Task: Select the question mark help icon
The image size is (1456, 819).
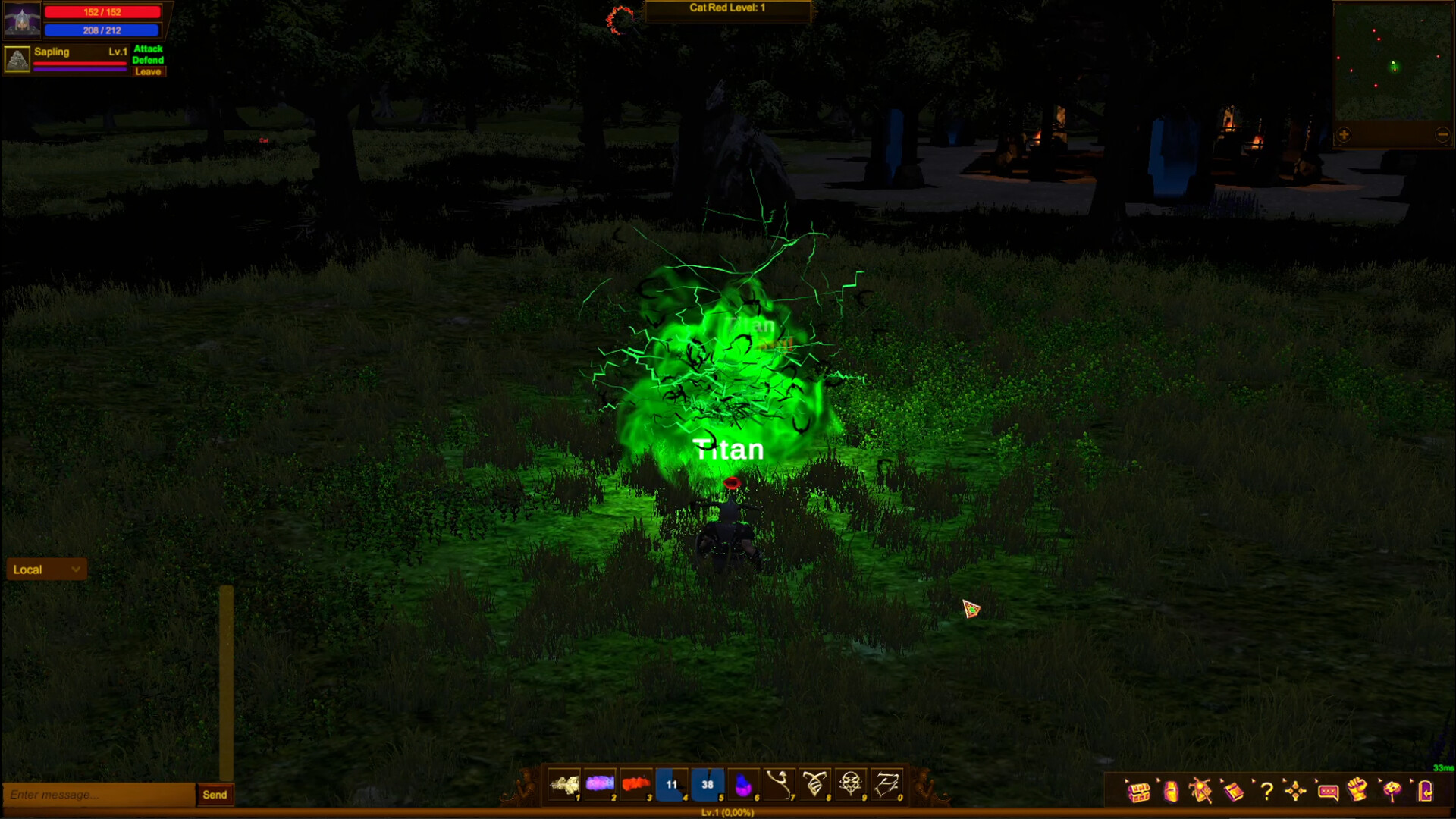Action: coord(1267,792)
